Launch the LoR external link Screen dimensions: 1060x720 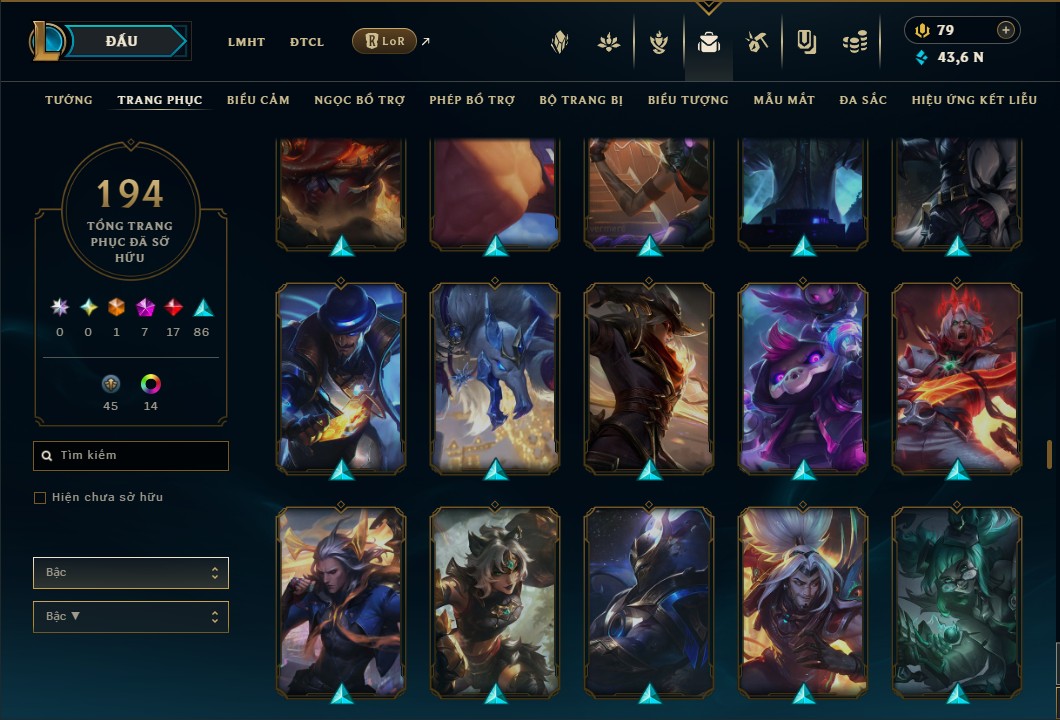(385, 41)
